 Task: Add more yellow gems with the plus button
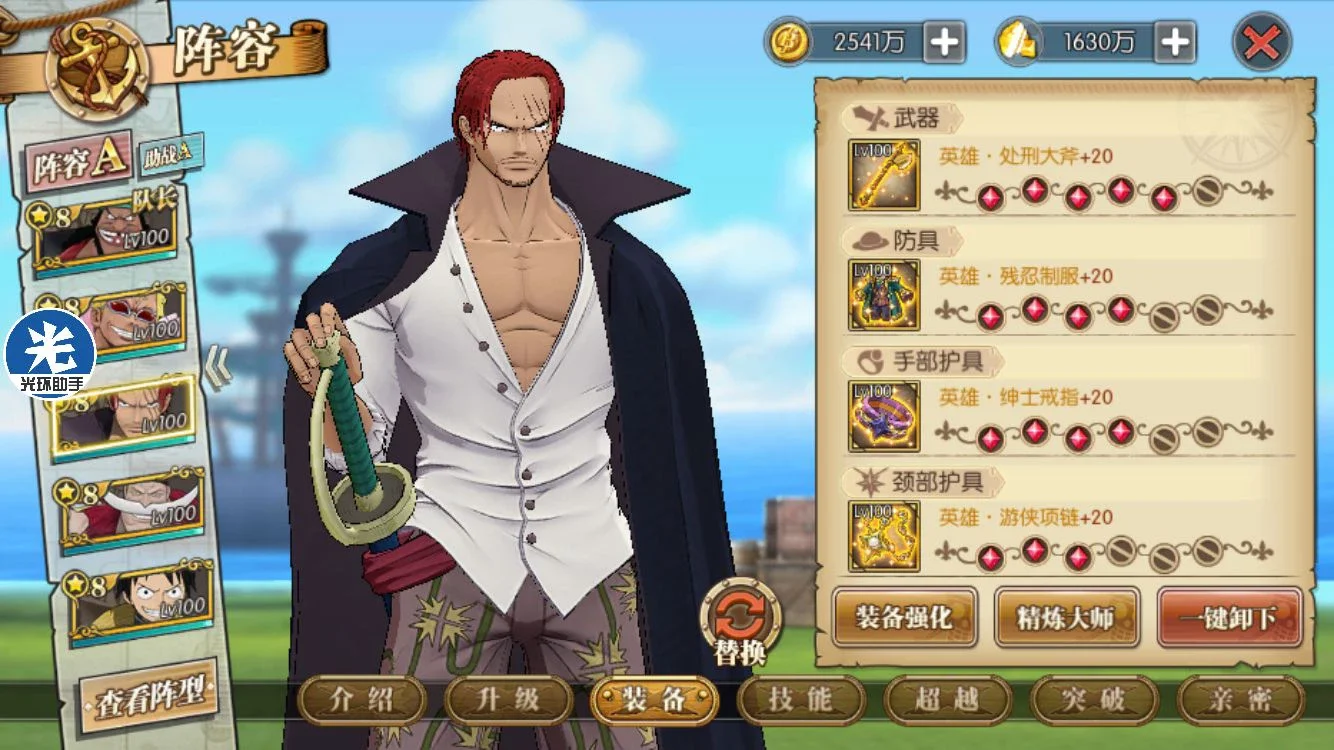click(1175, 42)
